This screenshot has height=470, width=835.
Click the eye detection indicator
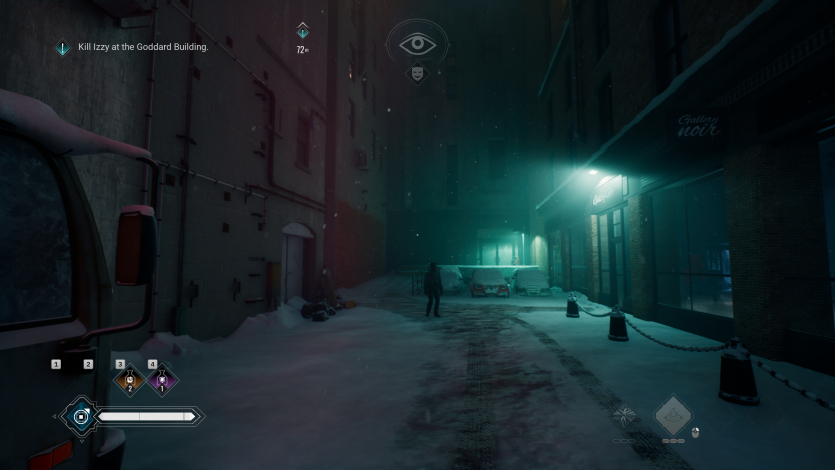pyautogui.click(x=418, y=45)
